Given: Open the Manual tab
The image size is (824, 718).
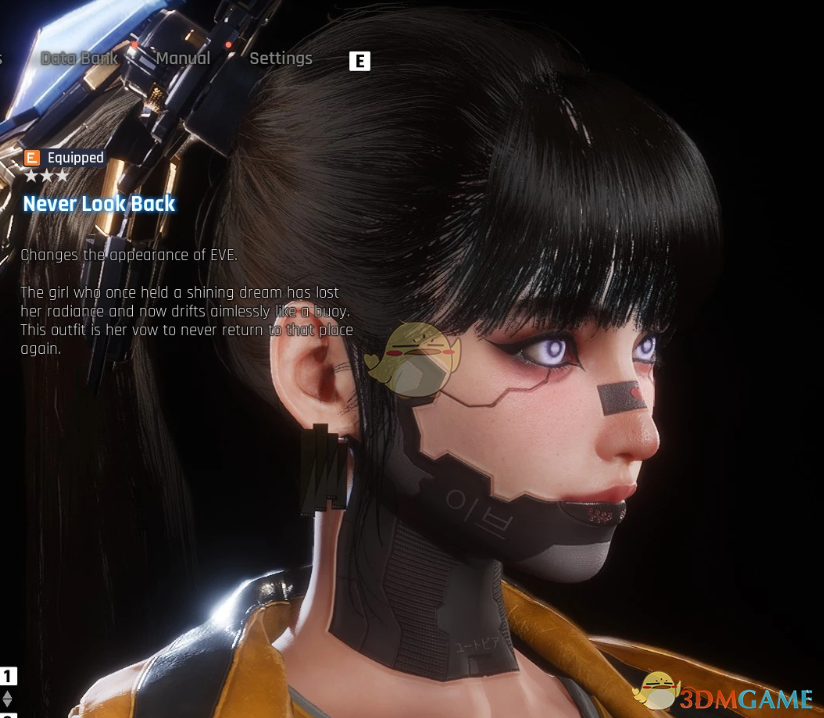Looking at the screenshot, I should (183, 58).
